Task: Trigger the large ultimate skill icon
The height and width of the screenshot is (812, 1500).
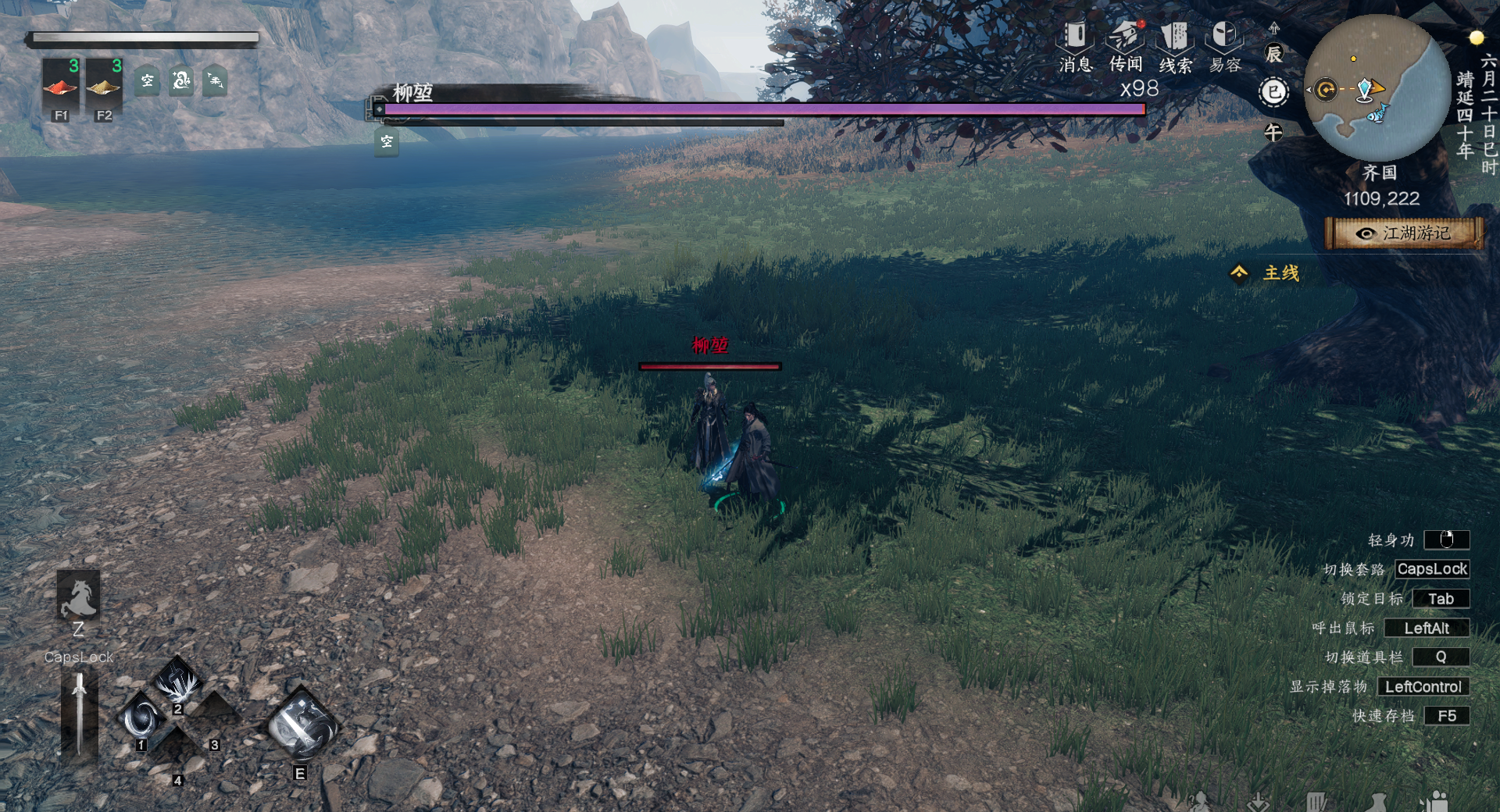Action: (x=302, y=725)
